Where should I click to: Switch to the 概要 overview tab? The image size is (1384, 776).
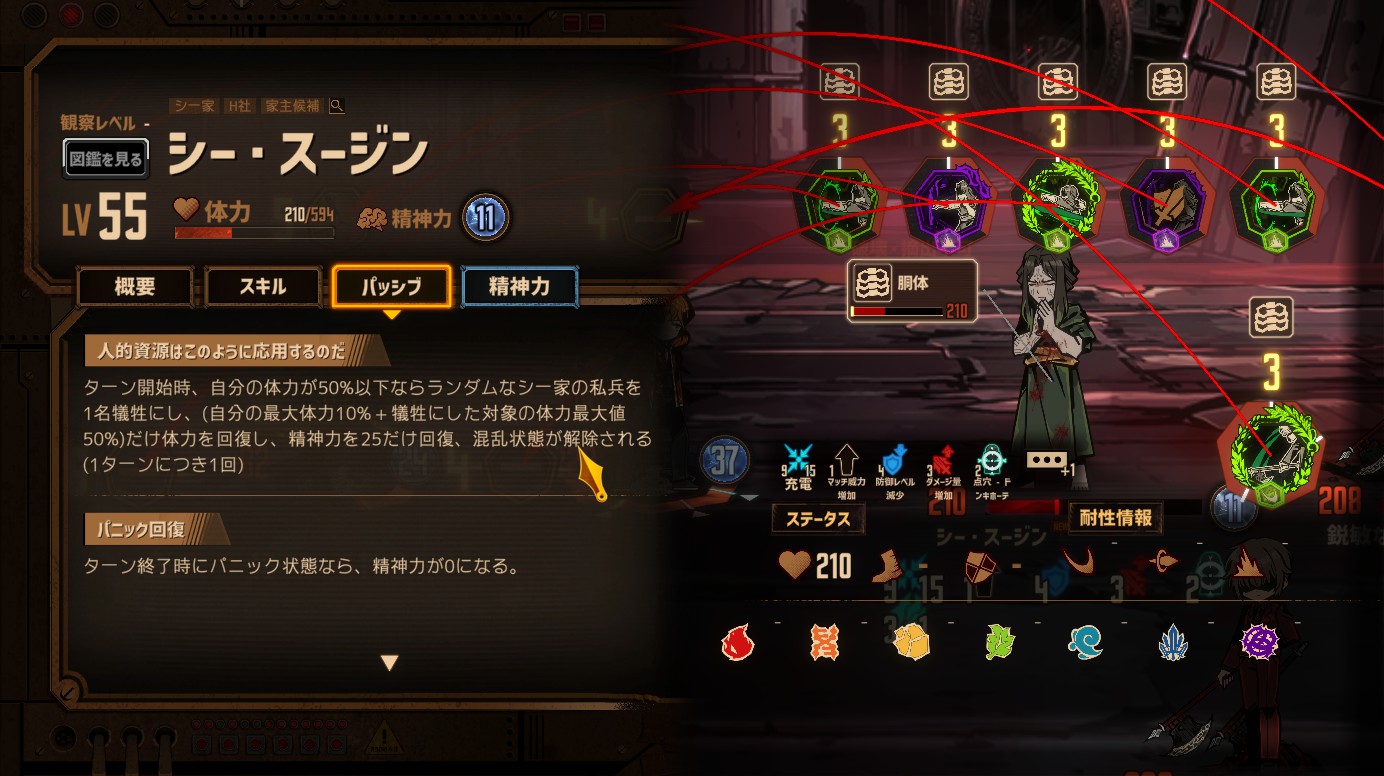[135, 287]
